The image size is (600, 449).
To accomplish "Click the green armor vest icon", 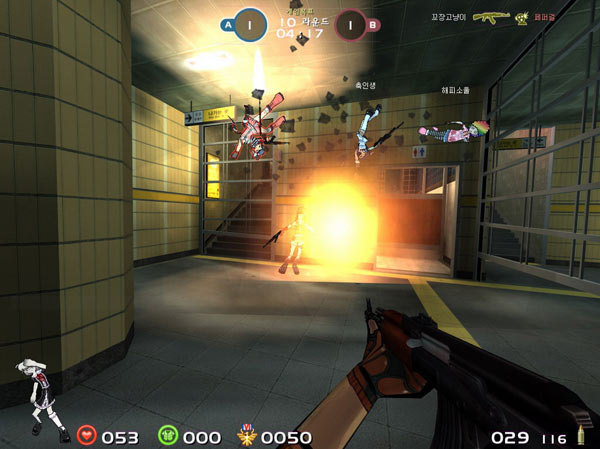I will pos(167,436).
